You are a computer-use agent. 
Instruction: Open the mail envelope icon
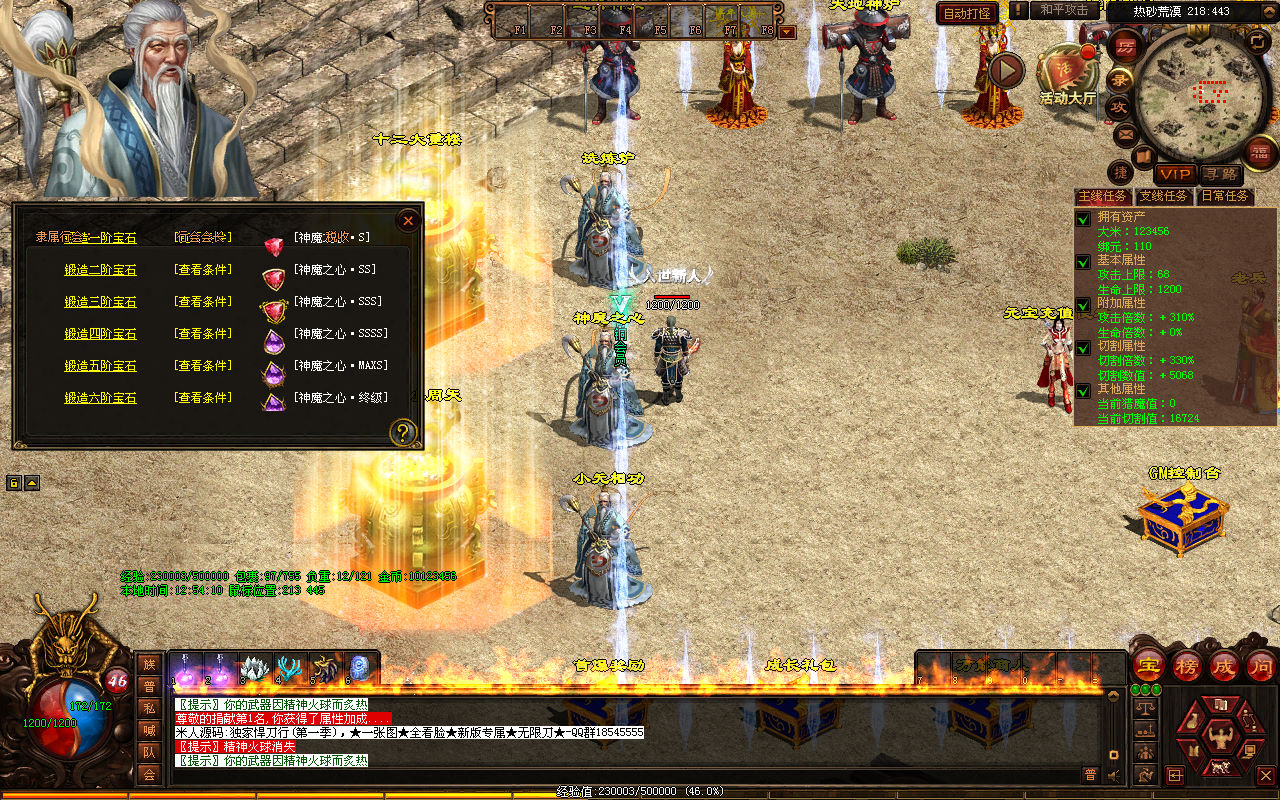pyautogui.click(x=1126, y=133)
